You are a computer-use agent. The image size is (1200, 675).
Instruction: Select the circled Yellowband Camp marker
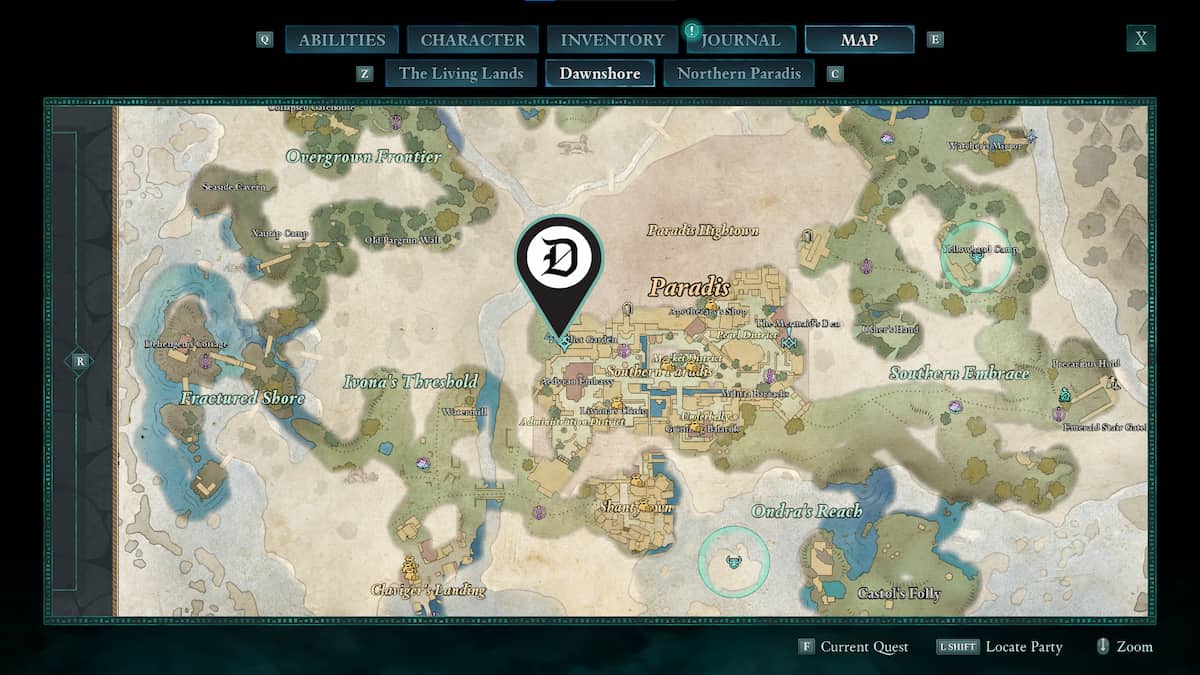point(976,257)
